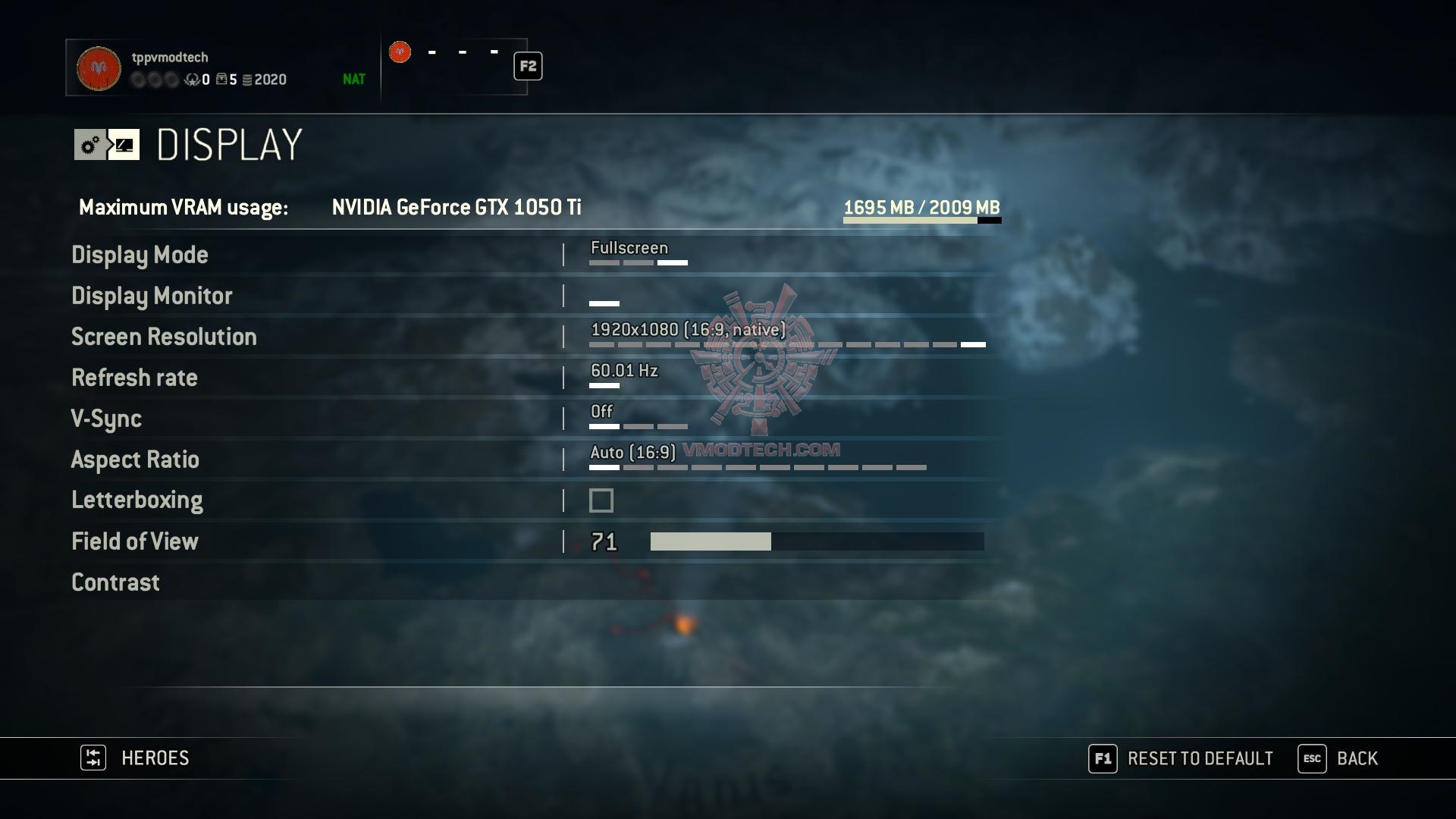Select the Aspect Ratio option
This screenshot has width=1456, height=819.
point(135,460)
